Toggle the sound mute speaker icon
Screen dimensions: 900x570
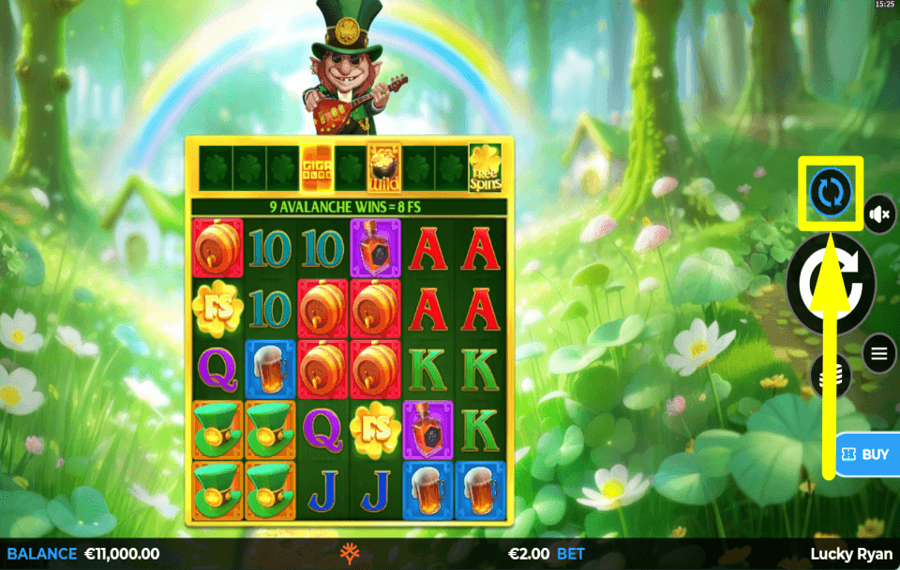(x=880, y=213)
